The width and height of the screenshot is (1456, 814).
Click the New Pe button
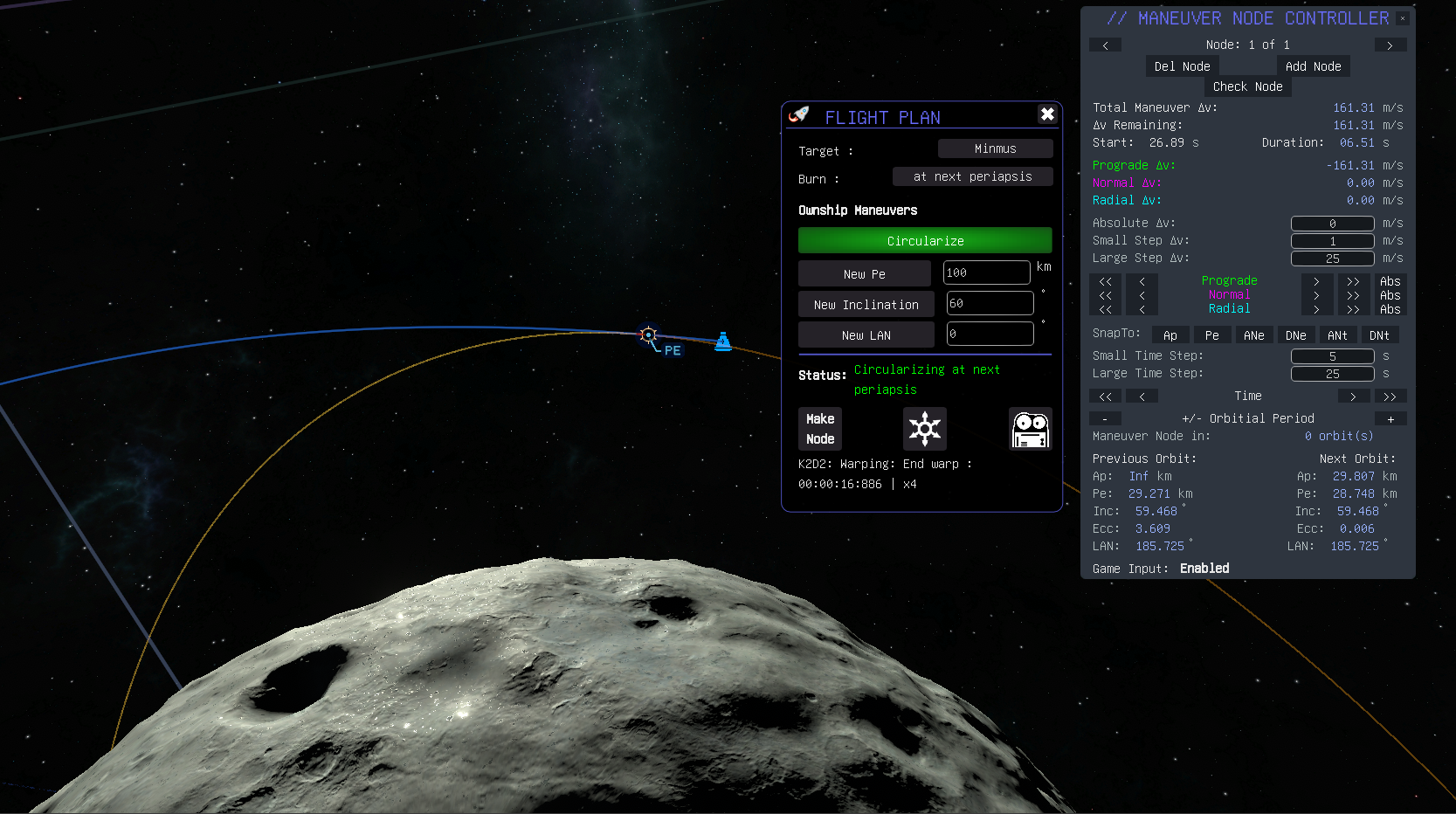(x=864, y=274)
